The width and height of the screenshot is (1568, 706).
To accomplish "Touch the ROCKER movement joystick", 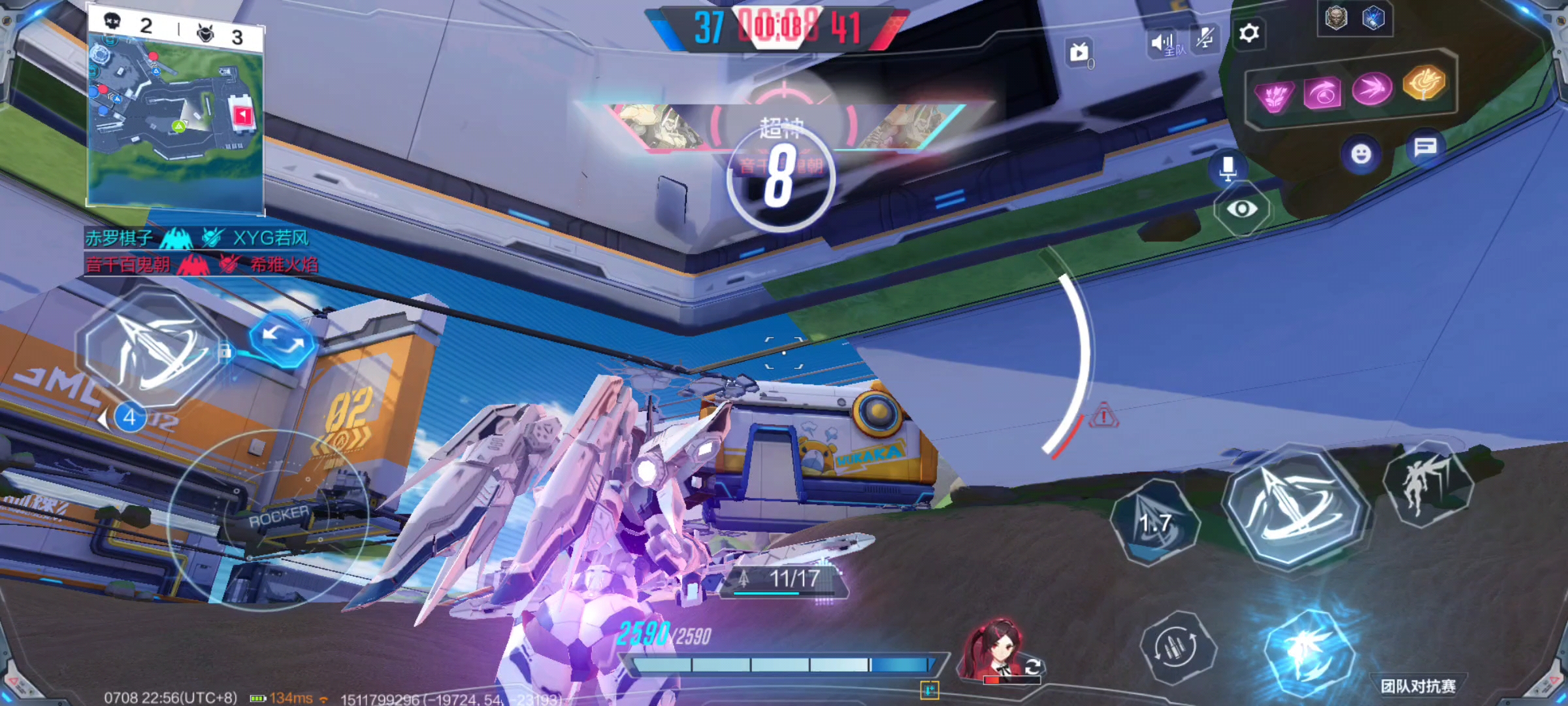I will pos(269,520).
